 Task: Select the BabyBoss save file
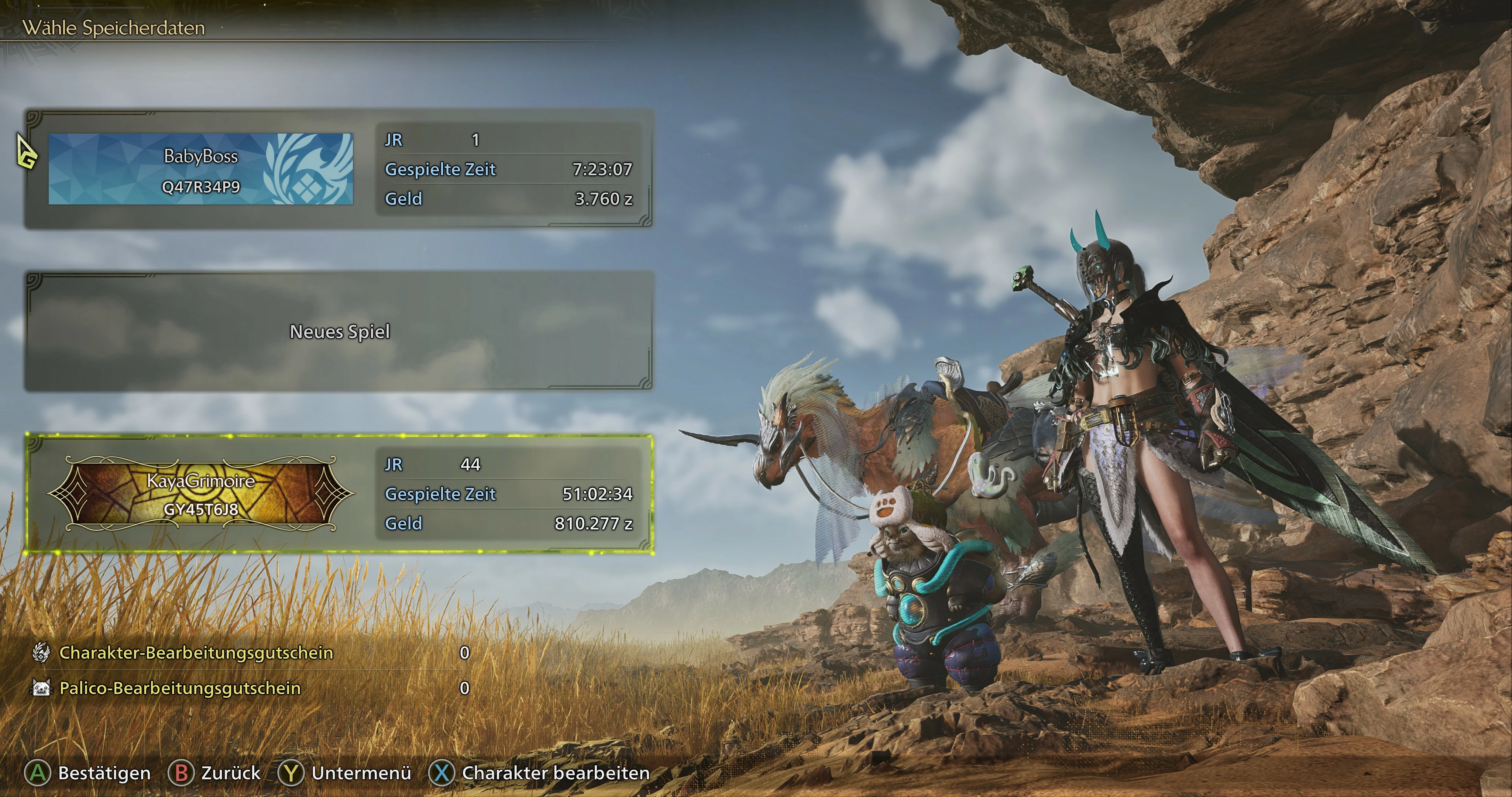[x=338, y=169]
